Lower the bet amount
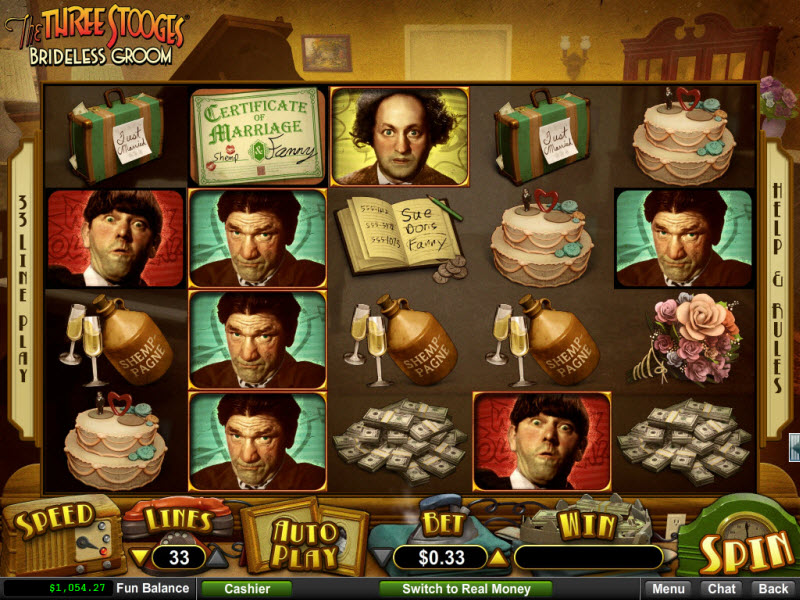 click(381, 557)
